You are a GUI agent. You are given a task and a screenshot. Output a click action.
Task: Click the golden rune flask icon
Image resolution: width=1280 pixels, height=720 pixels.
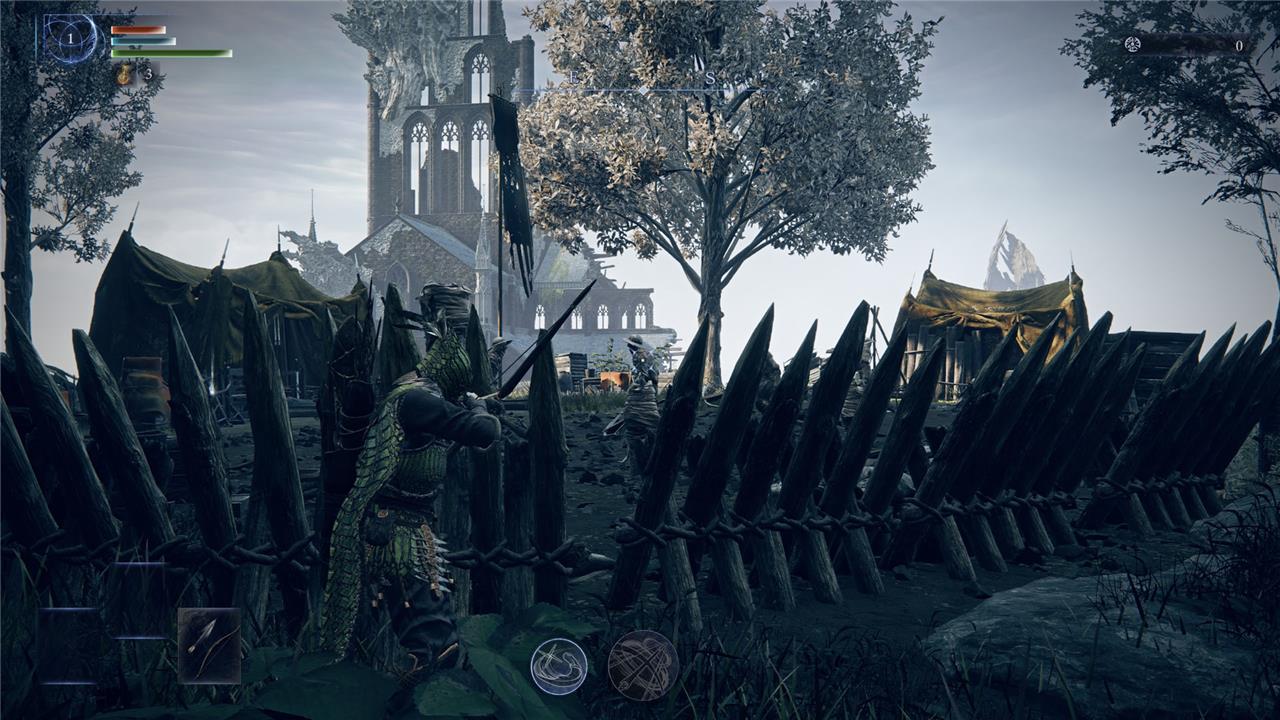click(125, 74)
